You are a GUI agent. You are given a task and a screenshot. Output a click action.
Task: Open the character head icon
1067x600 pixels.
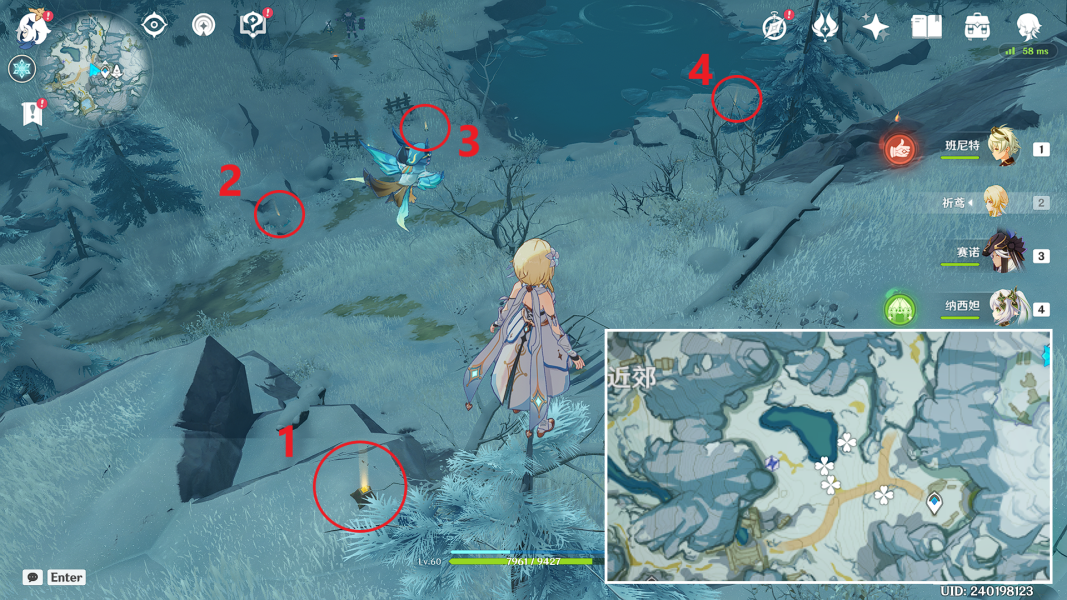click(x=1028, y=27)
